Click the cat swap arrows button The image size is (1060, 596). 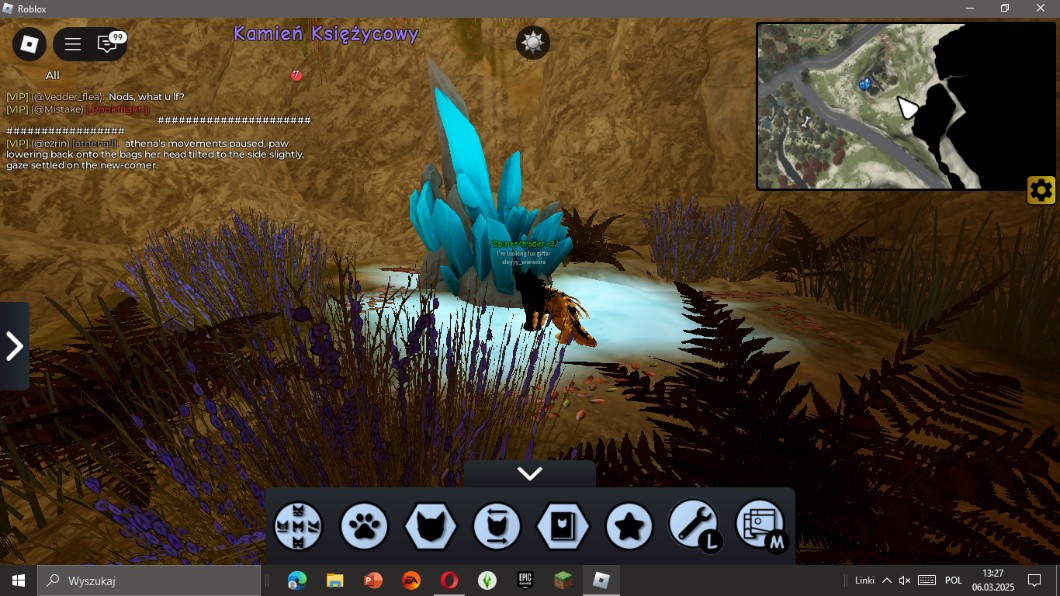497,526
